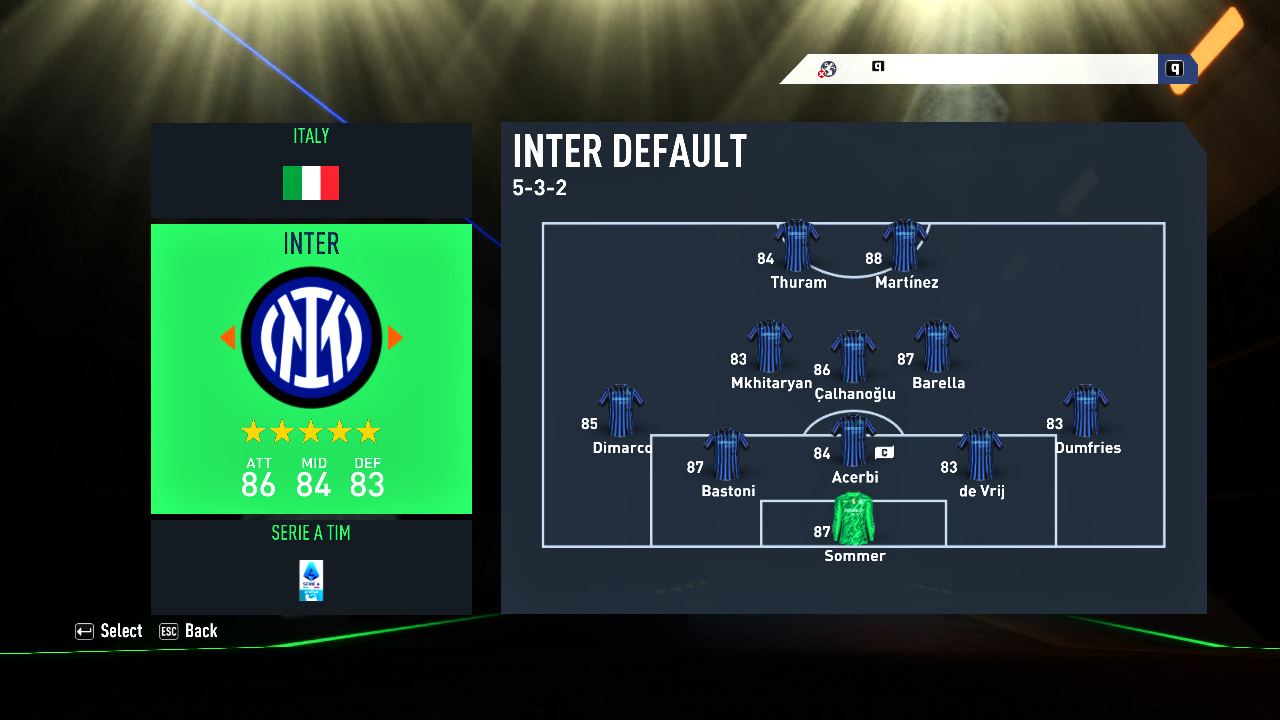The height and width of the screenshot is (720, 1280).
Task: Click the left arrow beside the Inter crest
Action: [x=227, y=338]
